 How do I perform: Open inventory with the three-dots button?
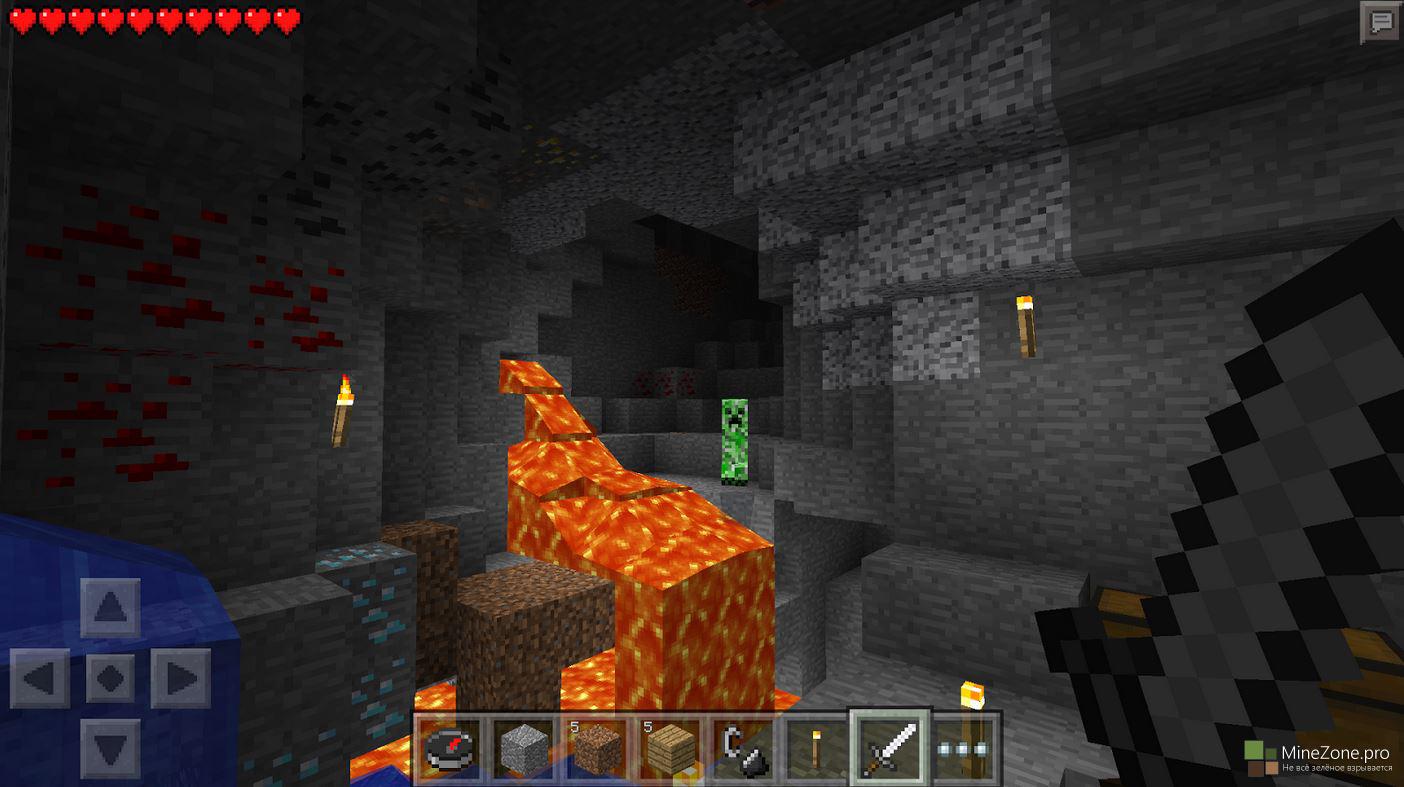pos(964,748)
